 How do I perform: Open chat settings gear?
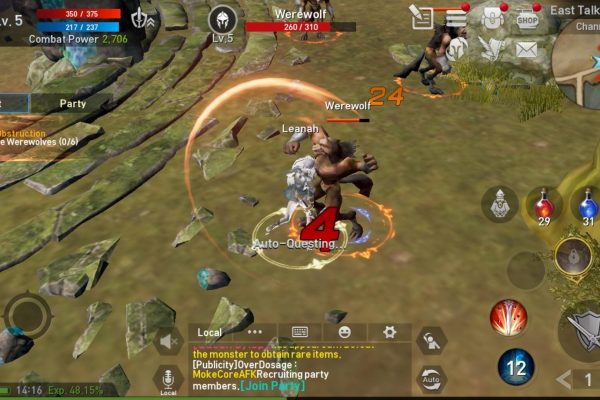(389, 332)
